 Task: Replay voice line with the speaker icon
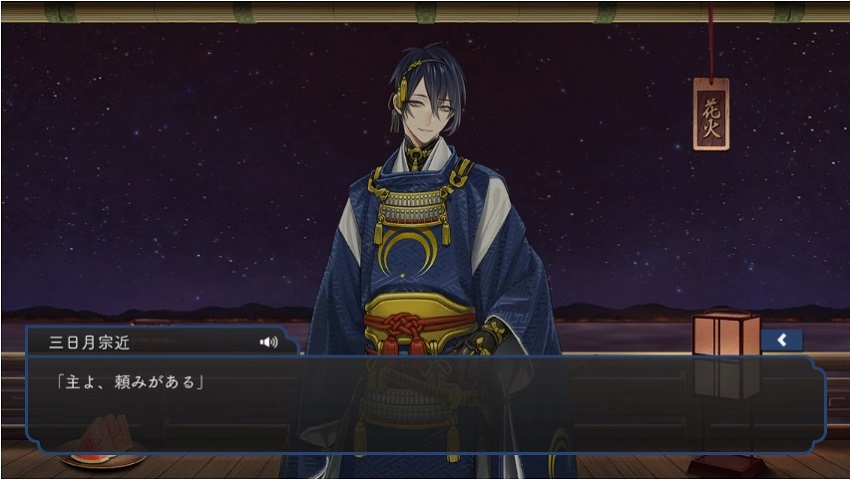pos(268,342)
